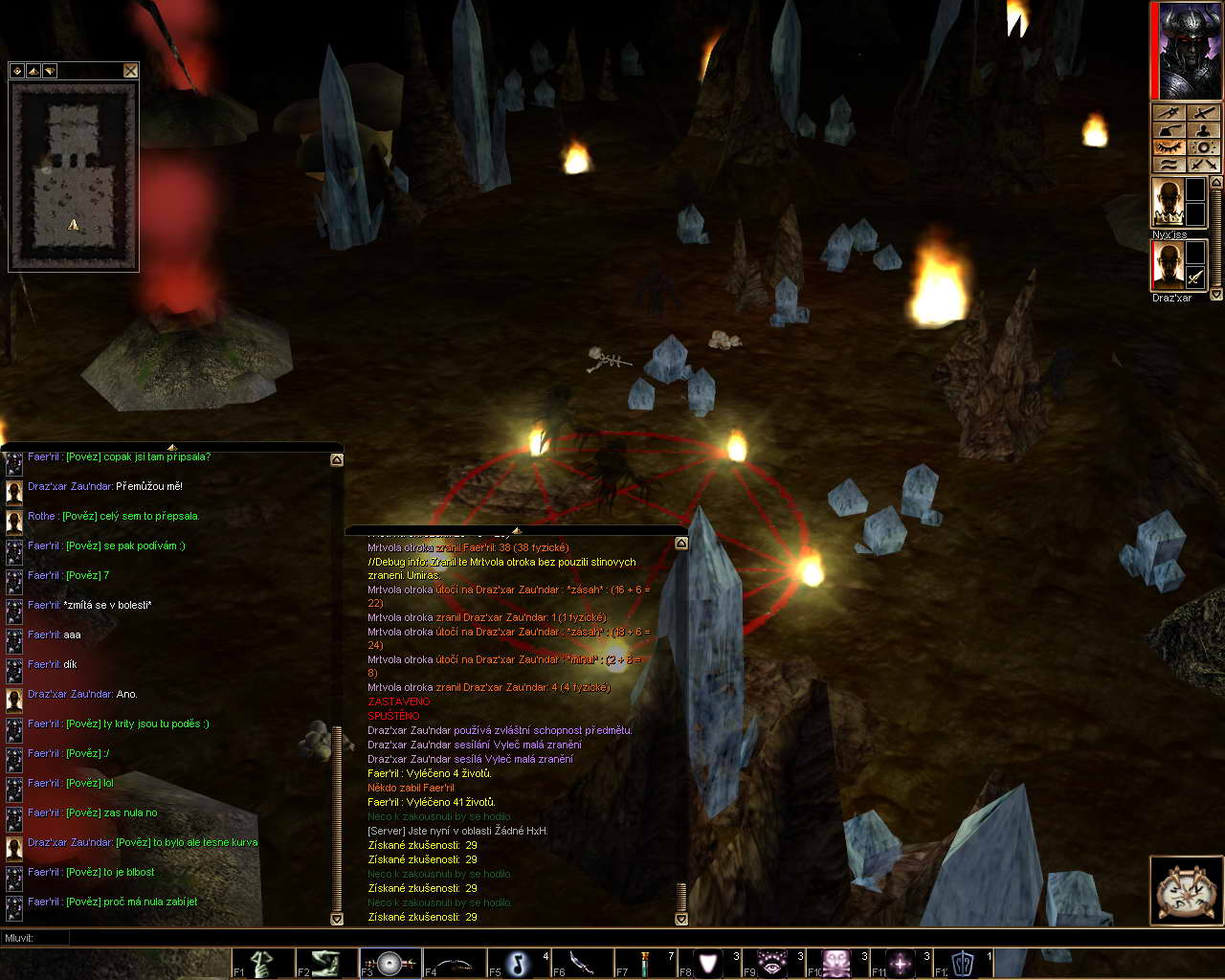Viewport: 1225px width, 980px height.
Task: Activate the F1 silence gesture slot
Action: (x=262, y=963)
